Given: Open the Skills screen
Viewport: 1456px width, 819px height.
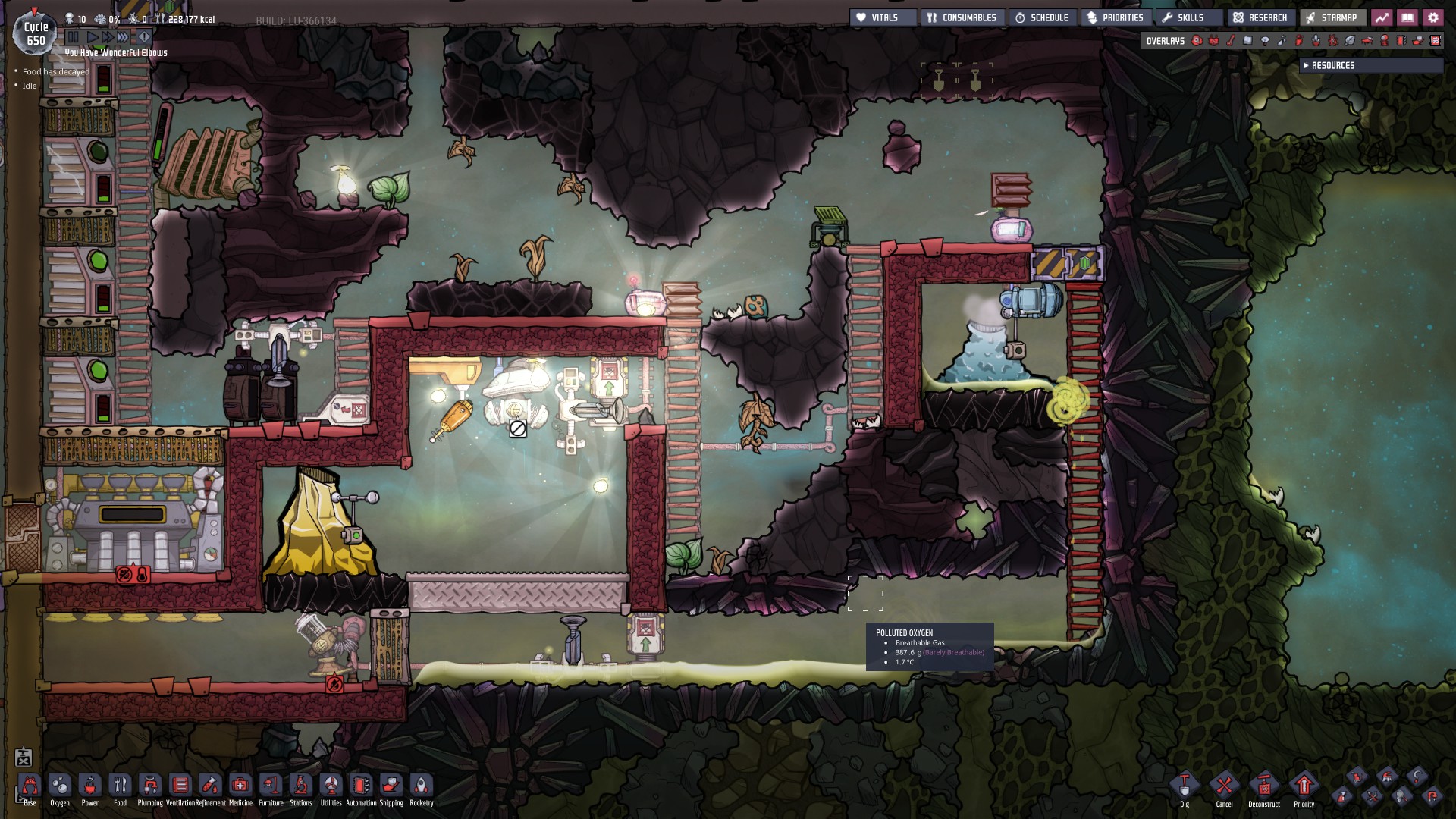Looking at the screenshot, I should [x=1184, y=17].
